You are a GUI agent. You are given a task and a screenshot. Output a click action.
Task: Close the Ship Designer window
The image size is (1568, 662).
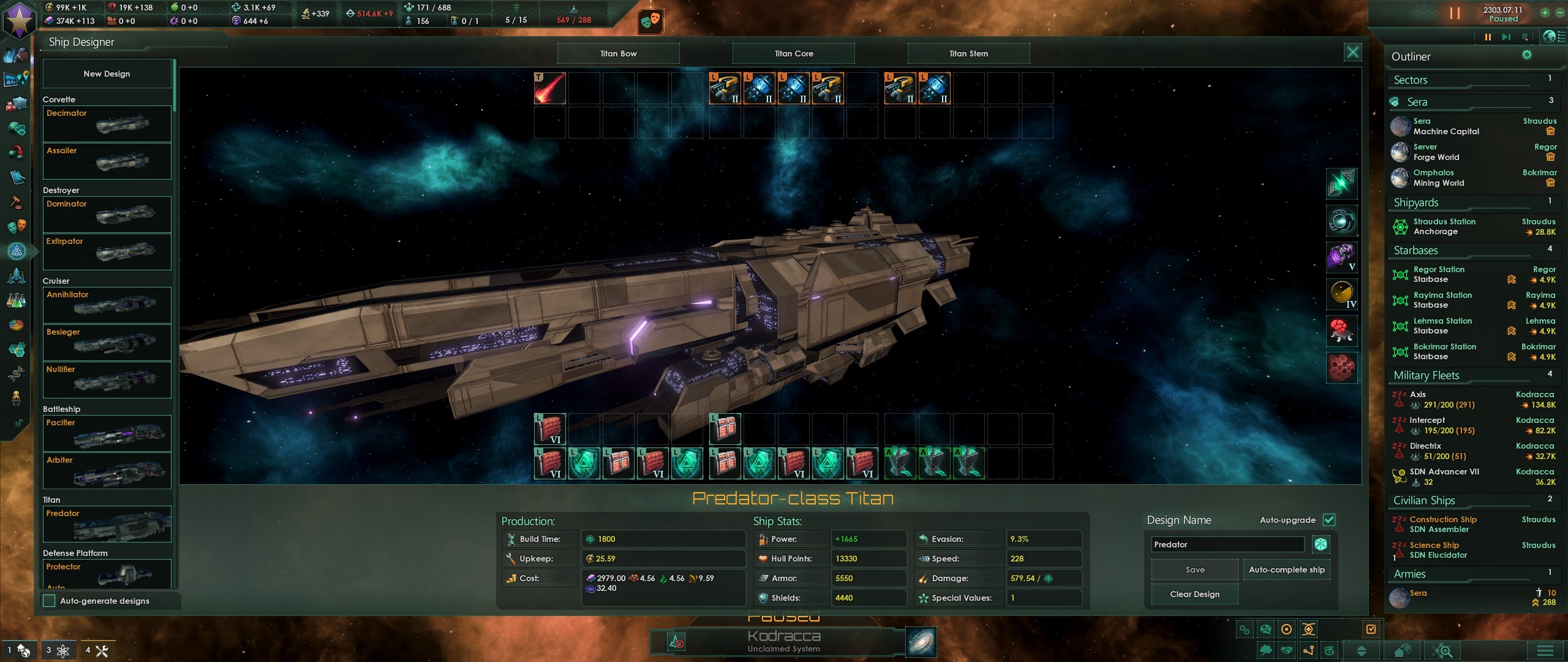point(1352,52)
